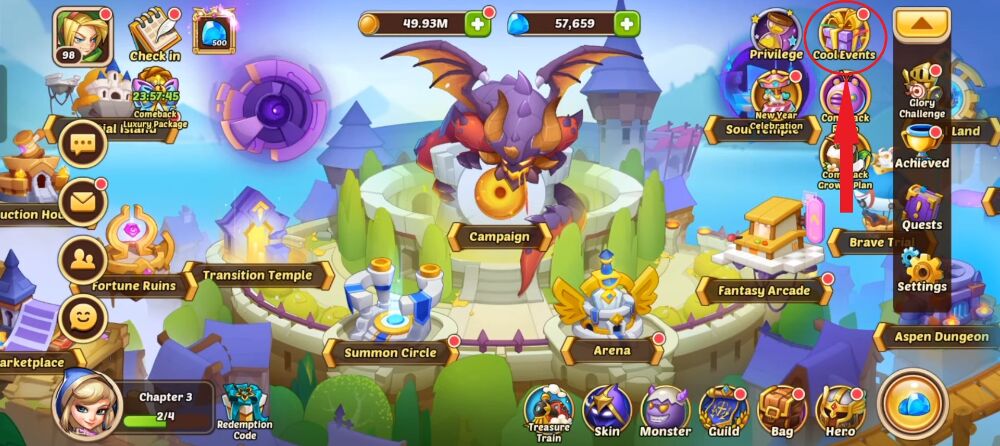Add more gold coins with plus button
The image size is (1000, 446).
point(477,23)
